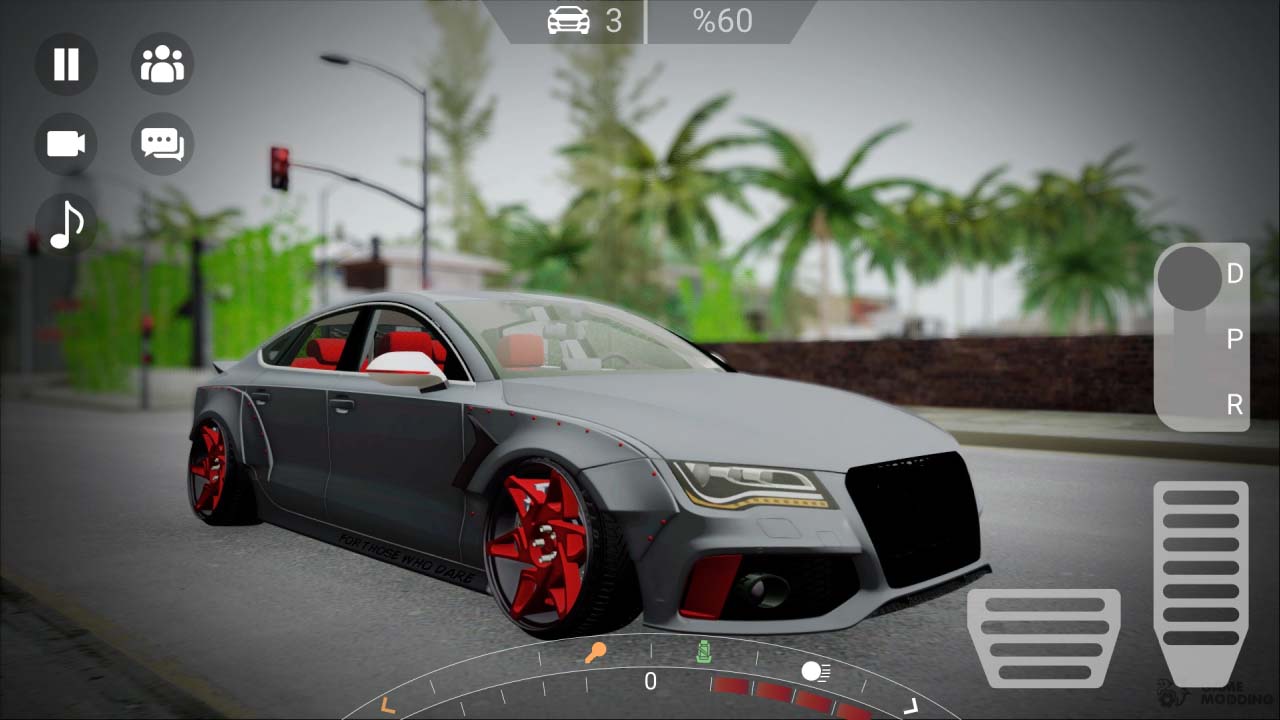Viewport: 1280px width, 720px height.
Task: Select reverse gear R
Action: [1235, 406]
